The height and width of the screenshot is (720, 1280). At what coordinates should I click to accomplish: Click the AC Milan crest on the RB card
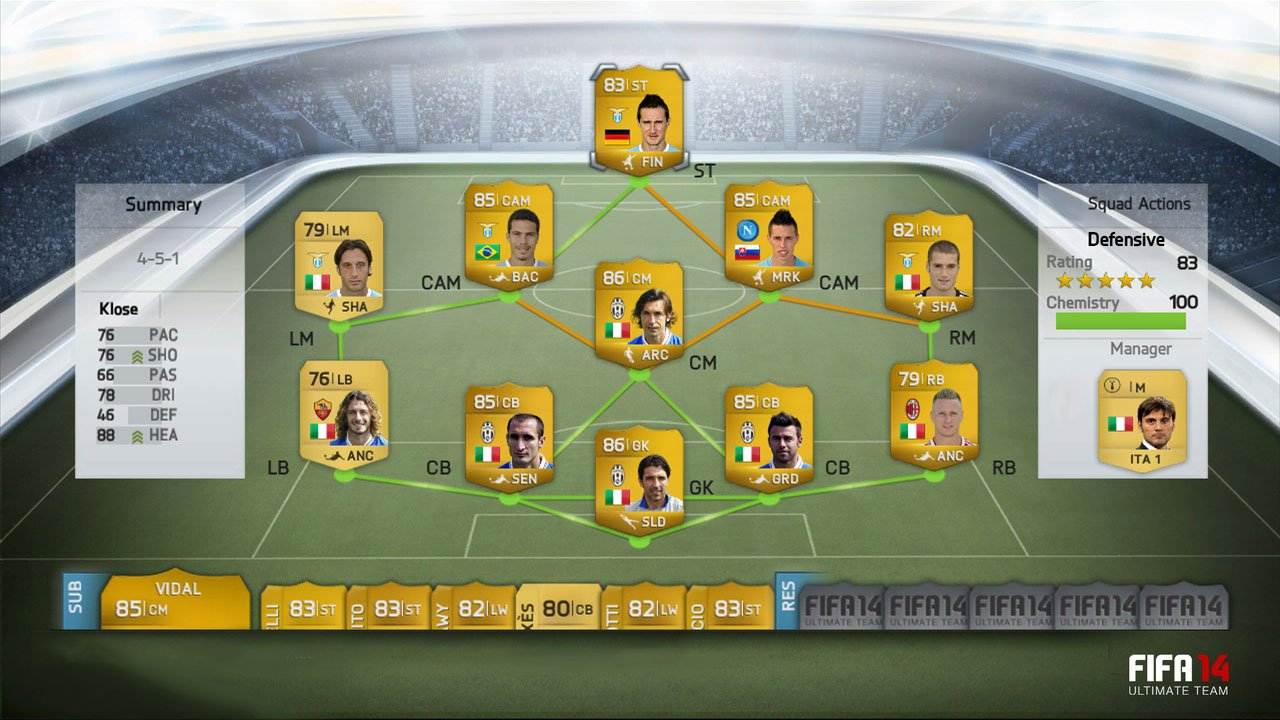point(913,408)
